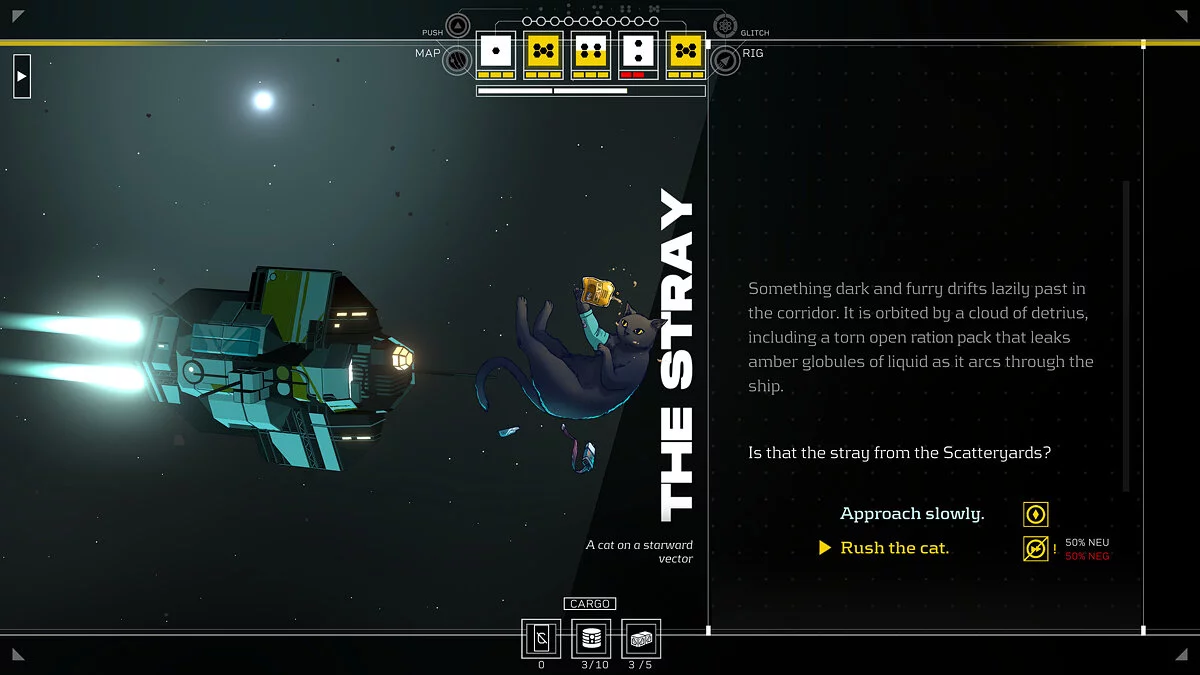Click the scrollbar beside the story text
The height and width of the screenshot is (675, 1200).
pyautogui.click(x=1126, y=335)
